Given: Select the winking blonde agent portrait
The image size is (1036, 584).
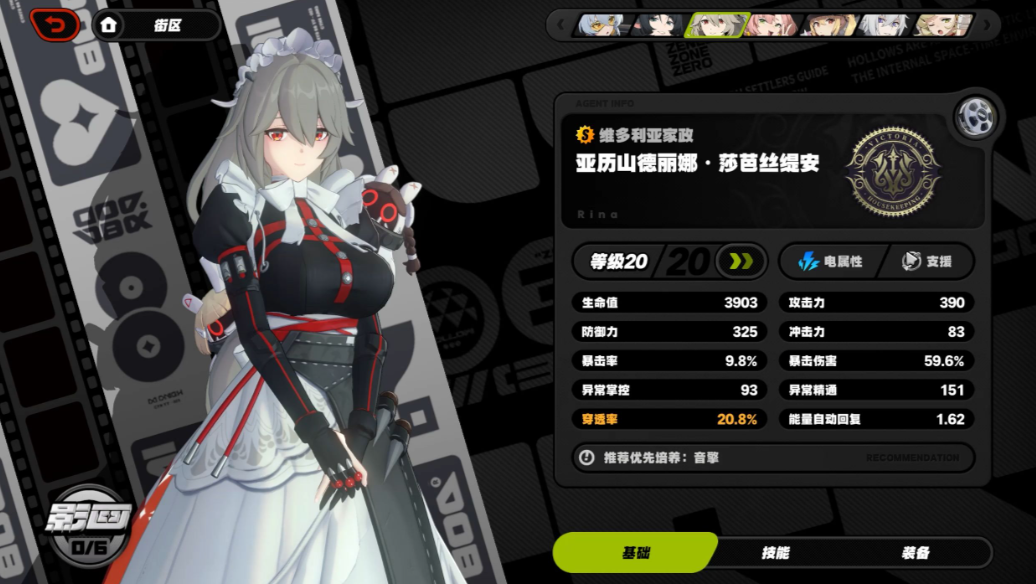Looking at the screenshot, I should pyautogui.click(x=943, y=24).
